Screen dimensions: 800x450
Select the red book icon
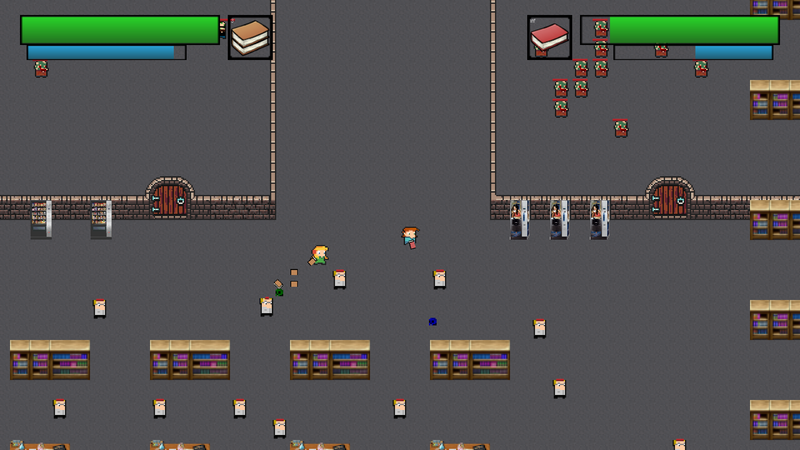(549, 38)
